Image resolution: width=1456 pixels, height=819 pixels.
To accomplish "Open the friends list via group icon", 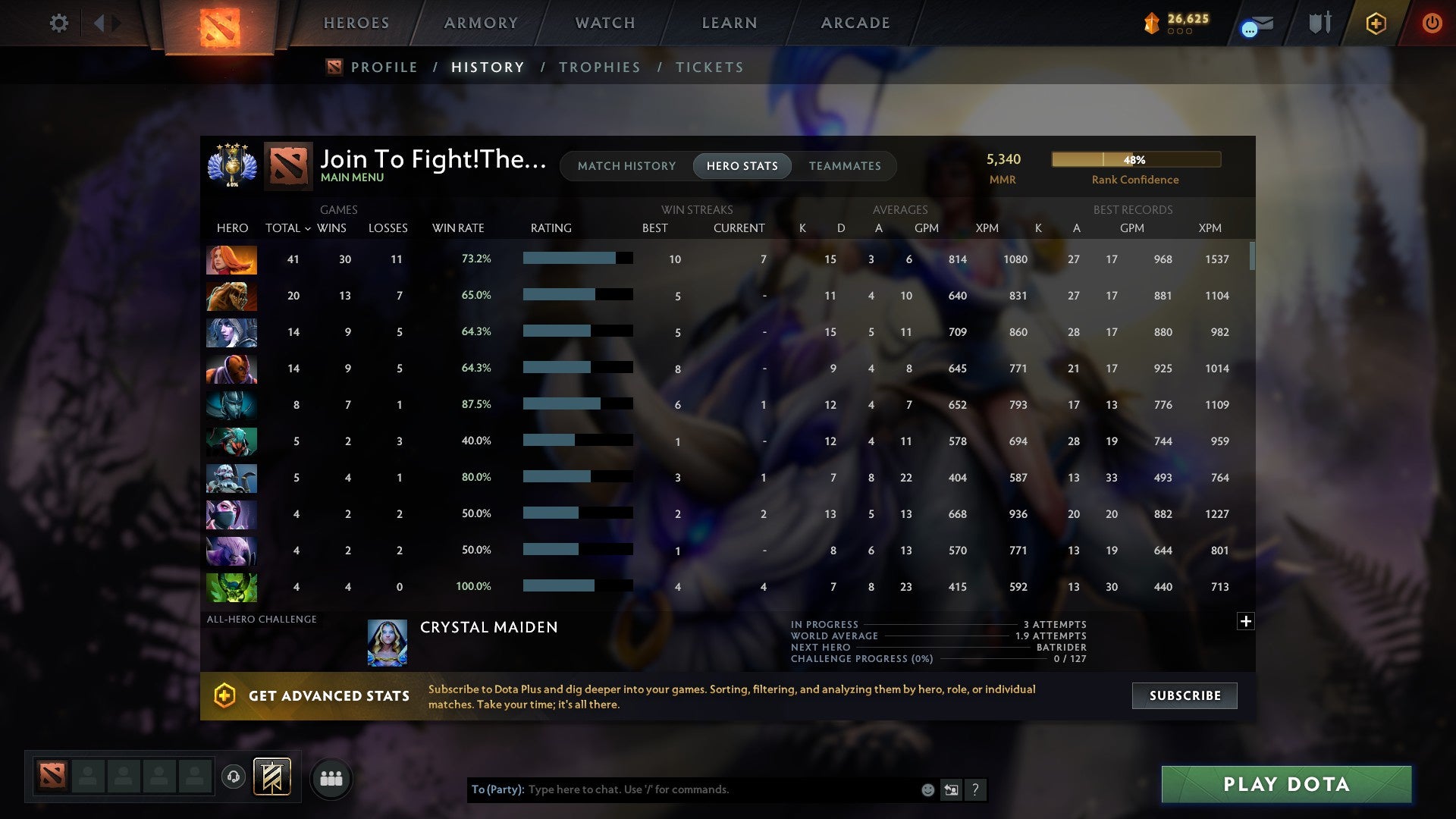I will point(331,777).
